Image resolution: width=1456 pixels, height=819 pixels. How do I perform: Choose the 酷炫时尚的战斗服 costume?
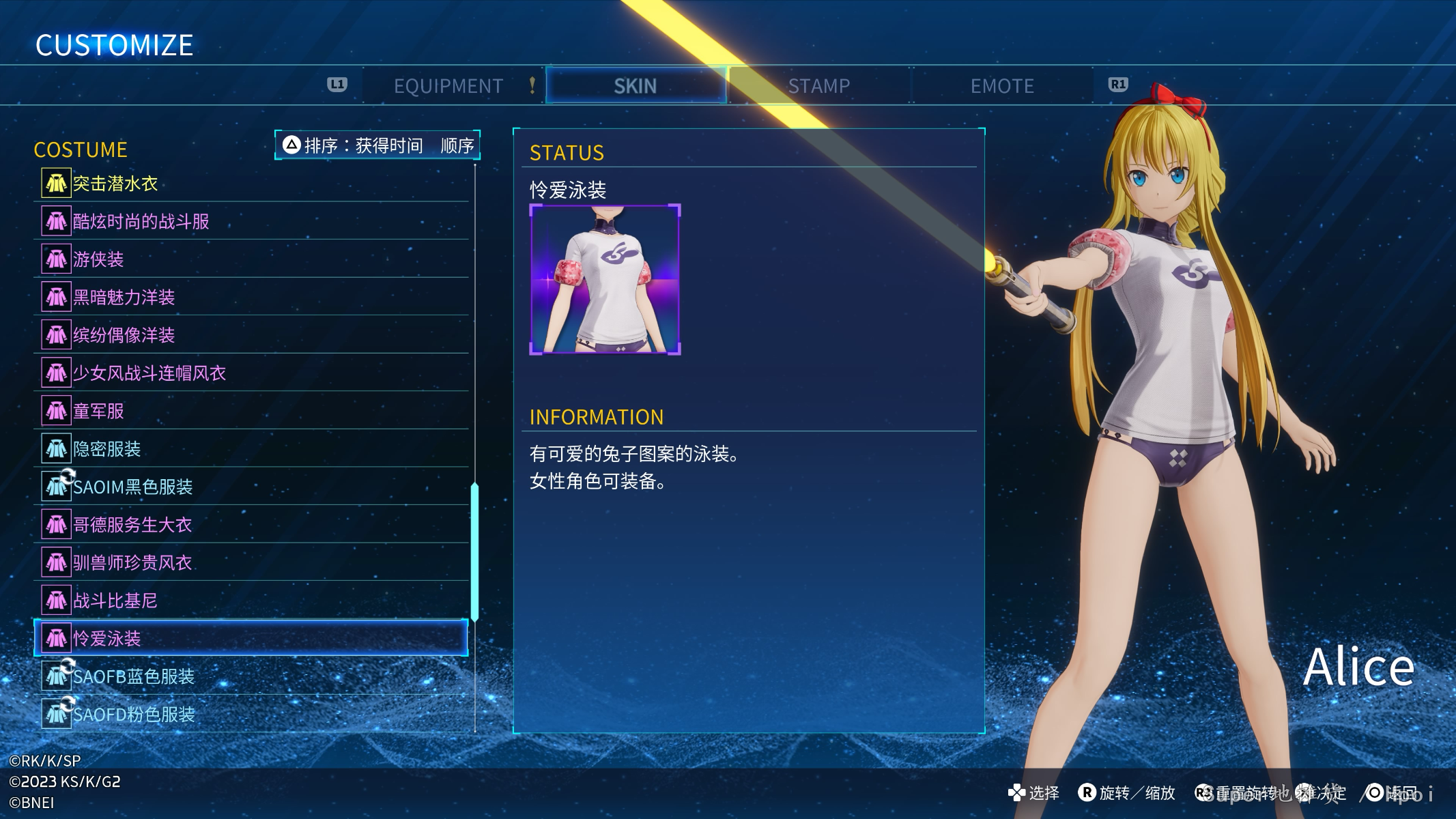tap(251, 221)
